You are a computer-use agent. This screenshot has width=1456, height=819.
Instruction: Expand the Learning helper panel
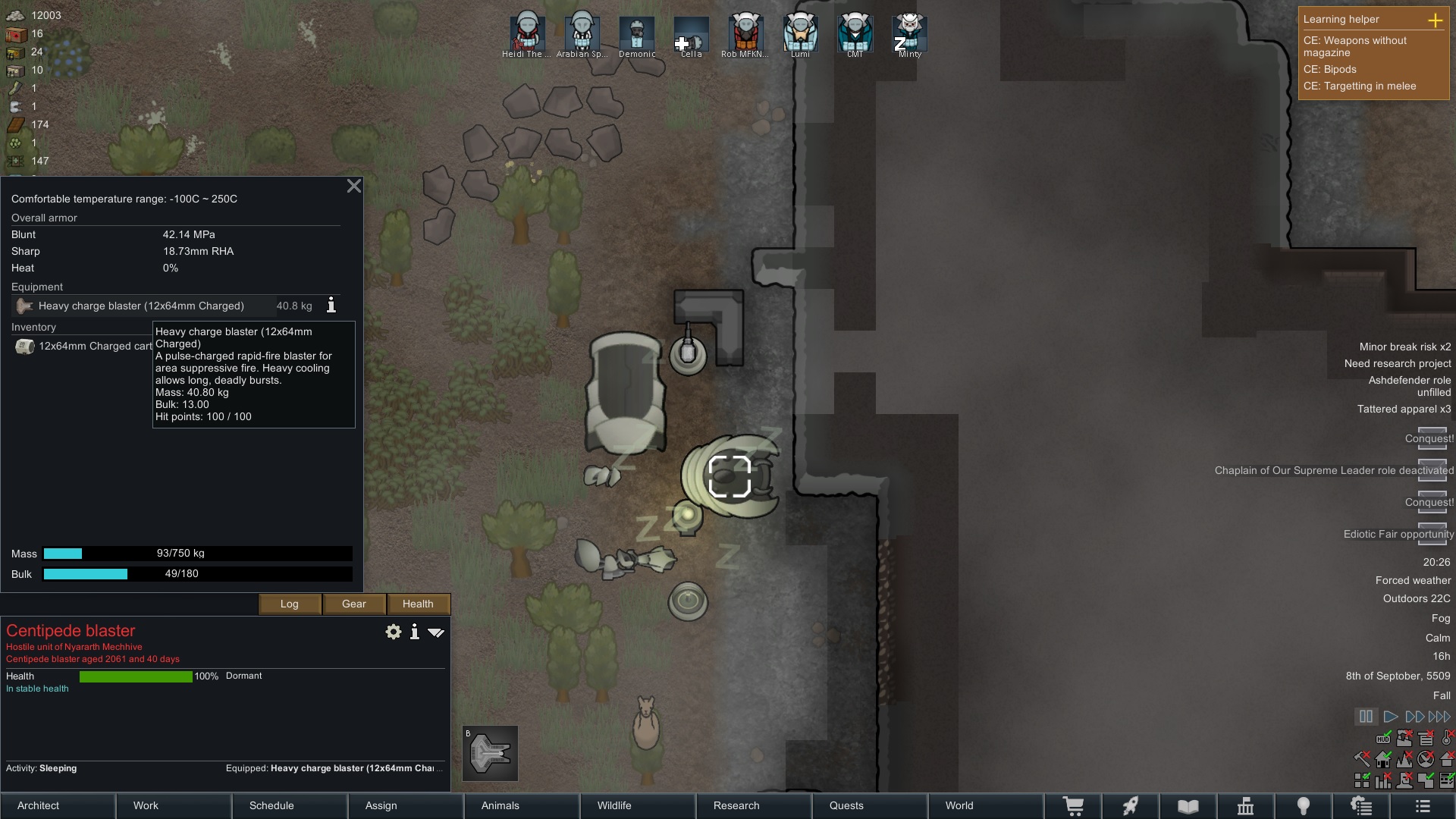pos(1435,20)
